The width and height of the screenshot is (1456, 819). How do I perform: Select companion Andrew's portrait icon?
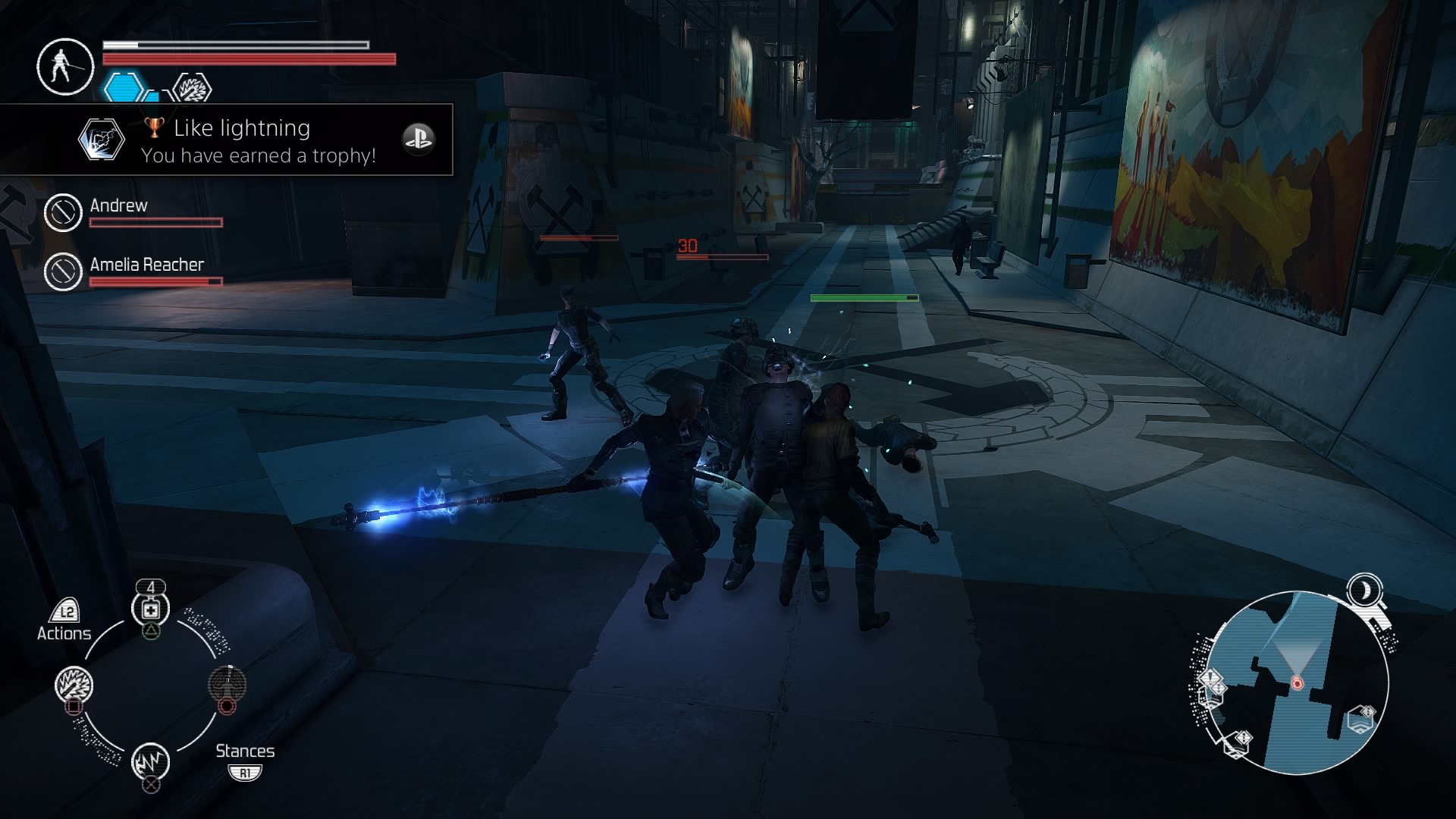(63, 212)
